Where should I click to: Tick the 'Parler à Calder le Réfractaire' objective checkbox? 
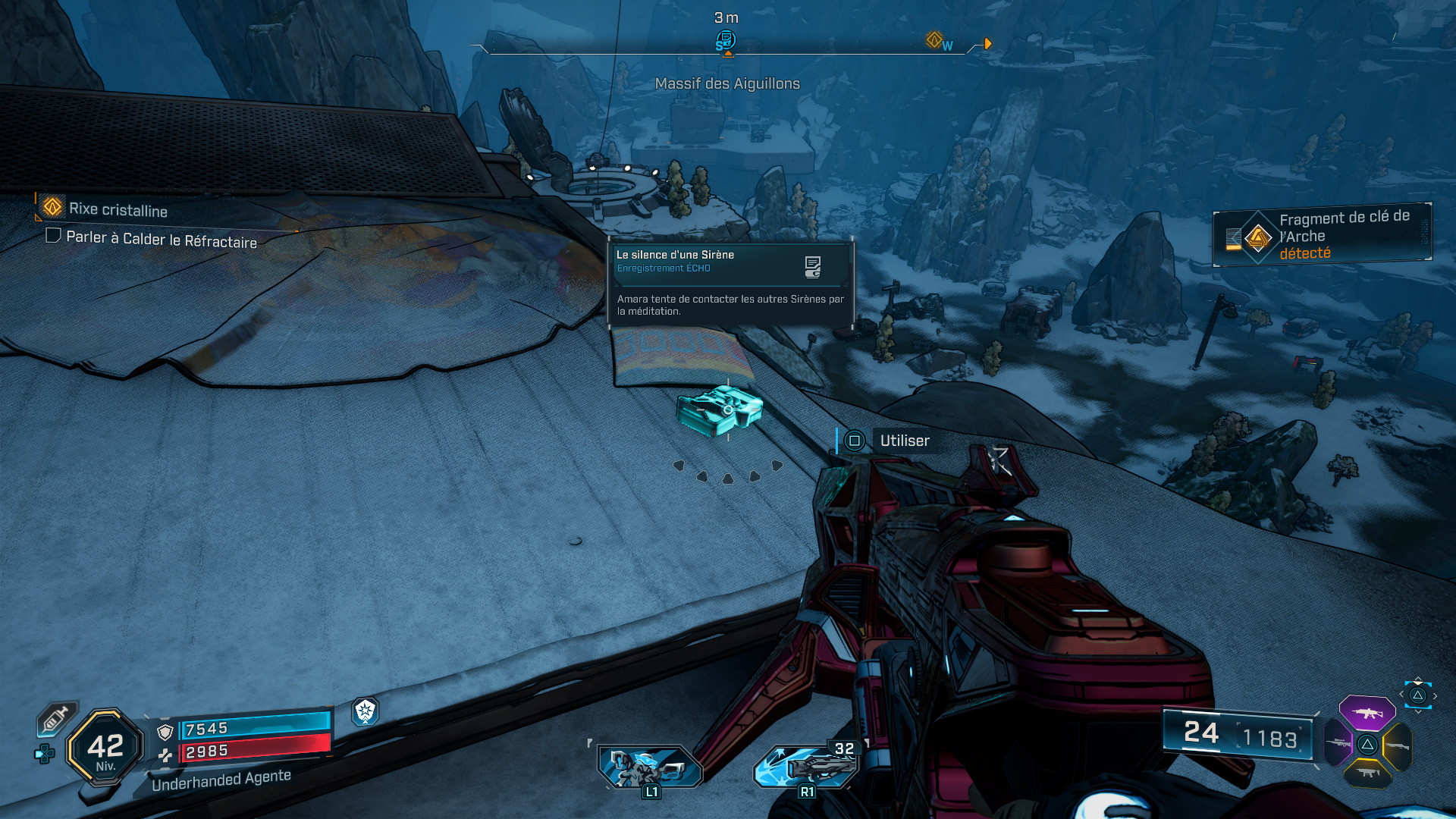[x=53, y=236]
